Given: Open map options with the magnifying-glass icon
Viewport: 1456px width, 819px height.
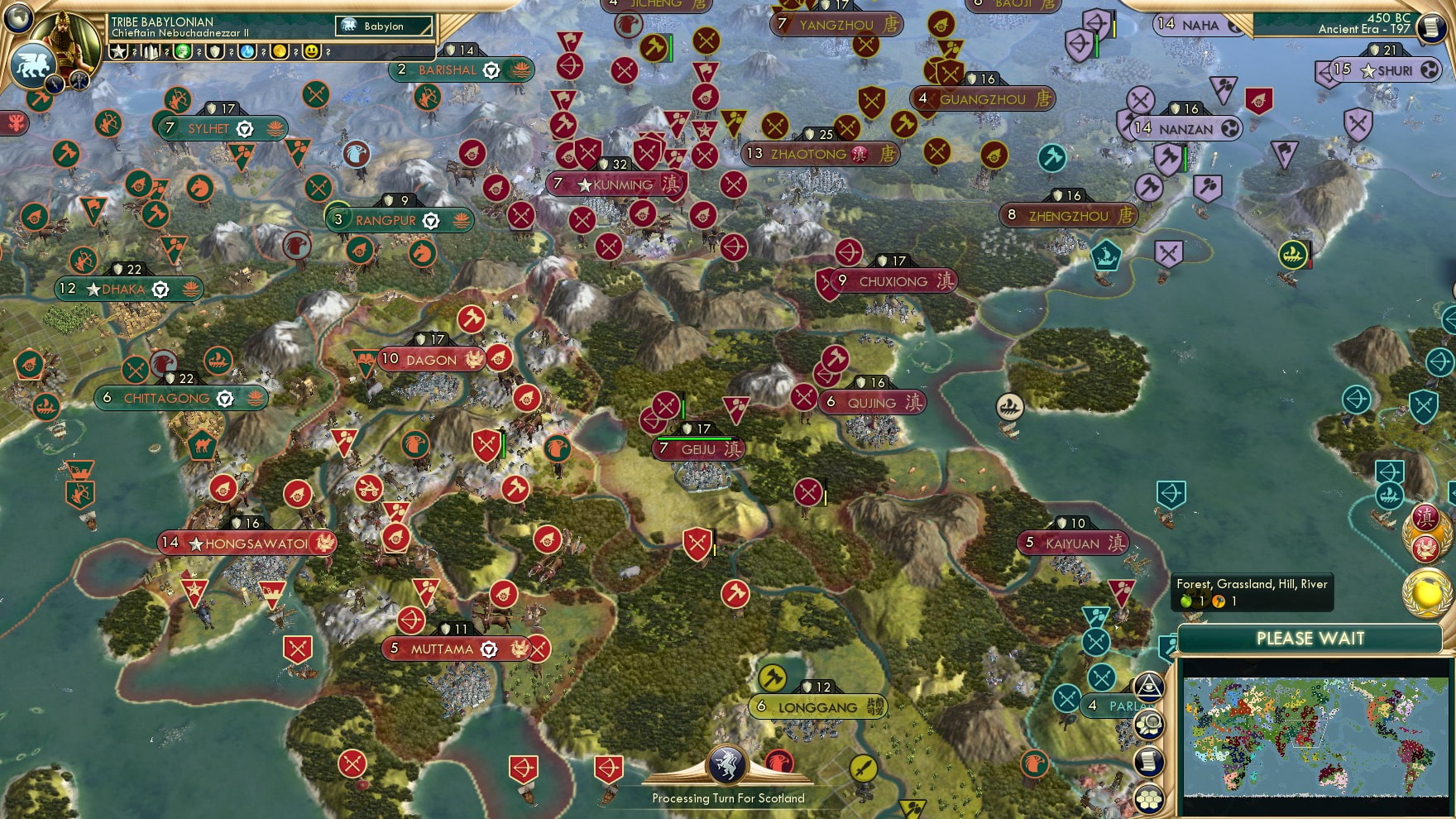Looking at the screenshot, I should 1149,724.
